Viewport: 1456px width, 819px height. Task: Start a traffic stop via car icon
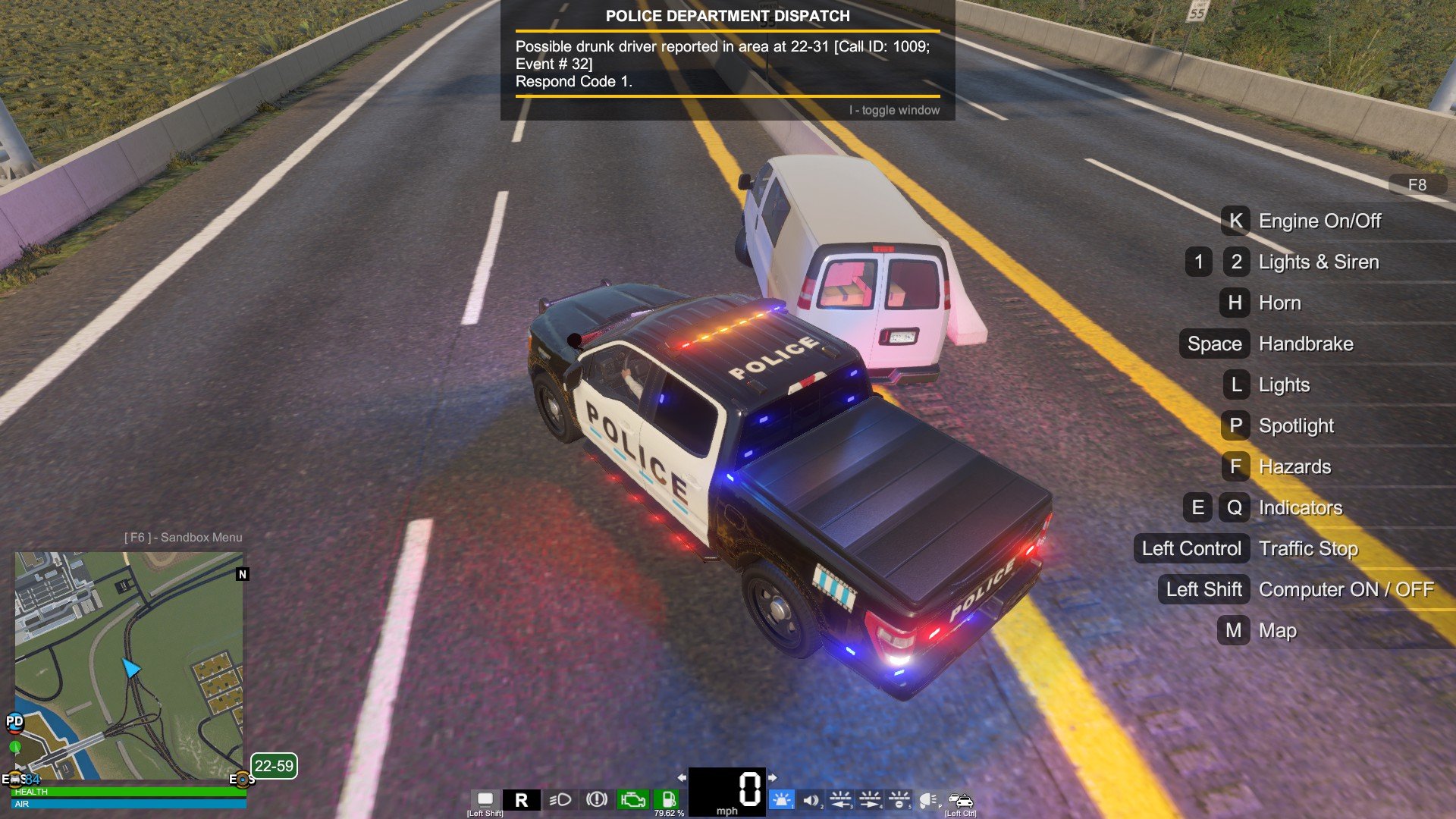(x=960, y=800)
